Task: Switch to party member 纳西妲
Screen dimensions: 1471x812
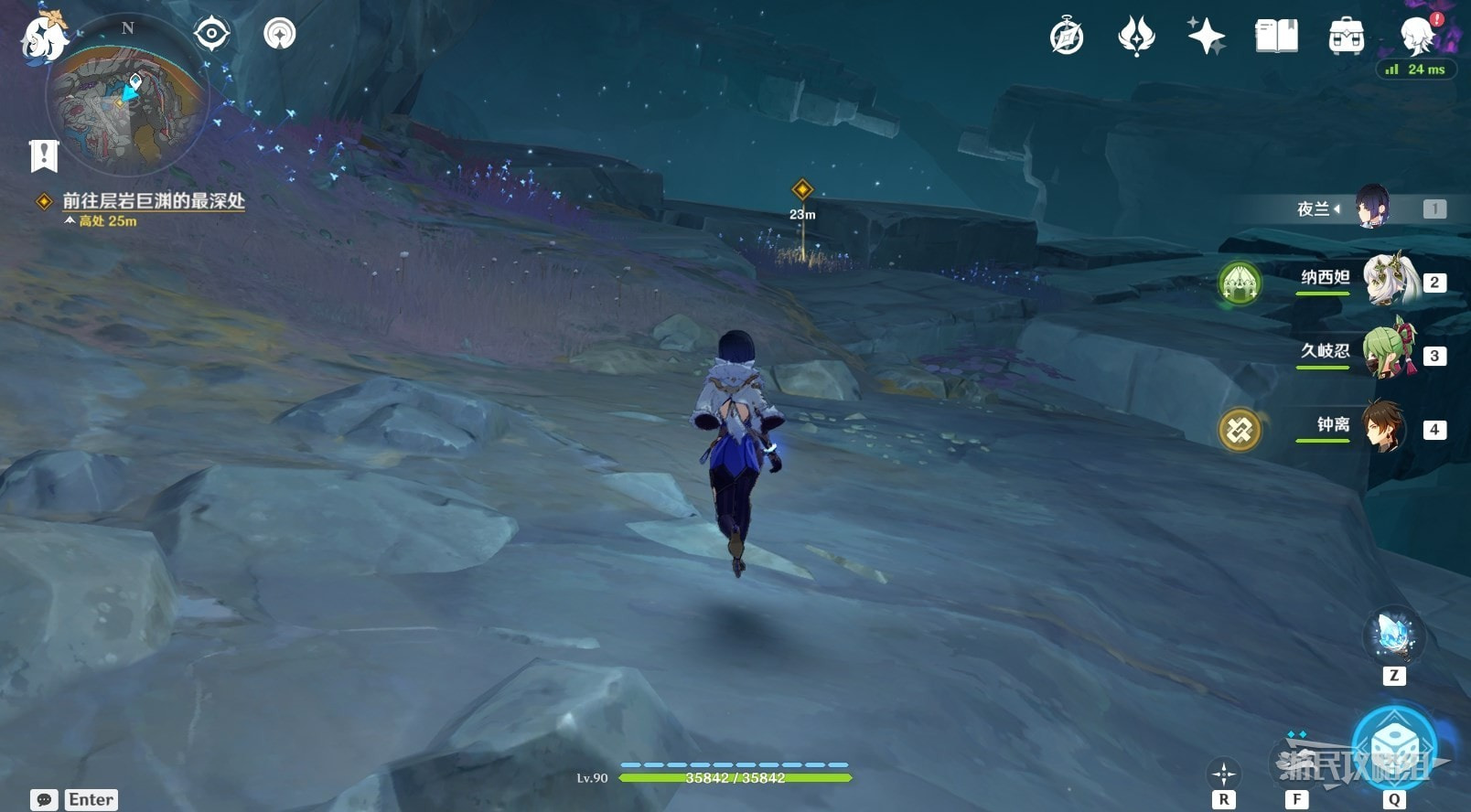Action: click(x=1389, y=280)
